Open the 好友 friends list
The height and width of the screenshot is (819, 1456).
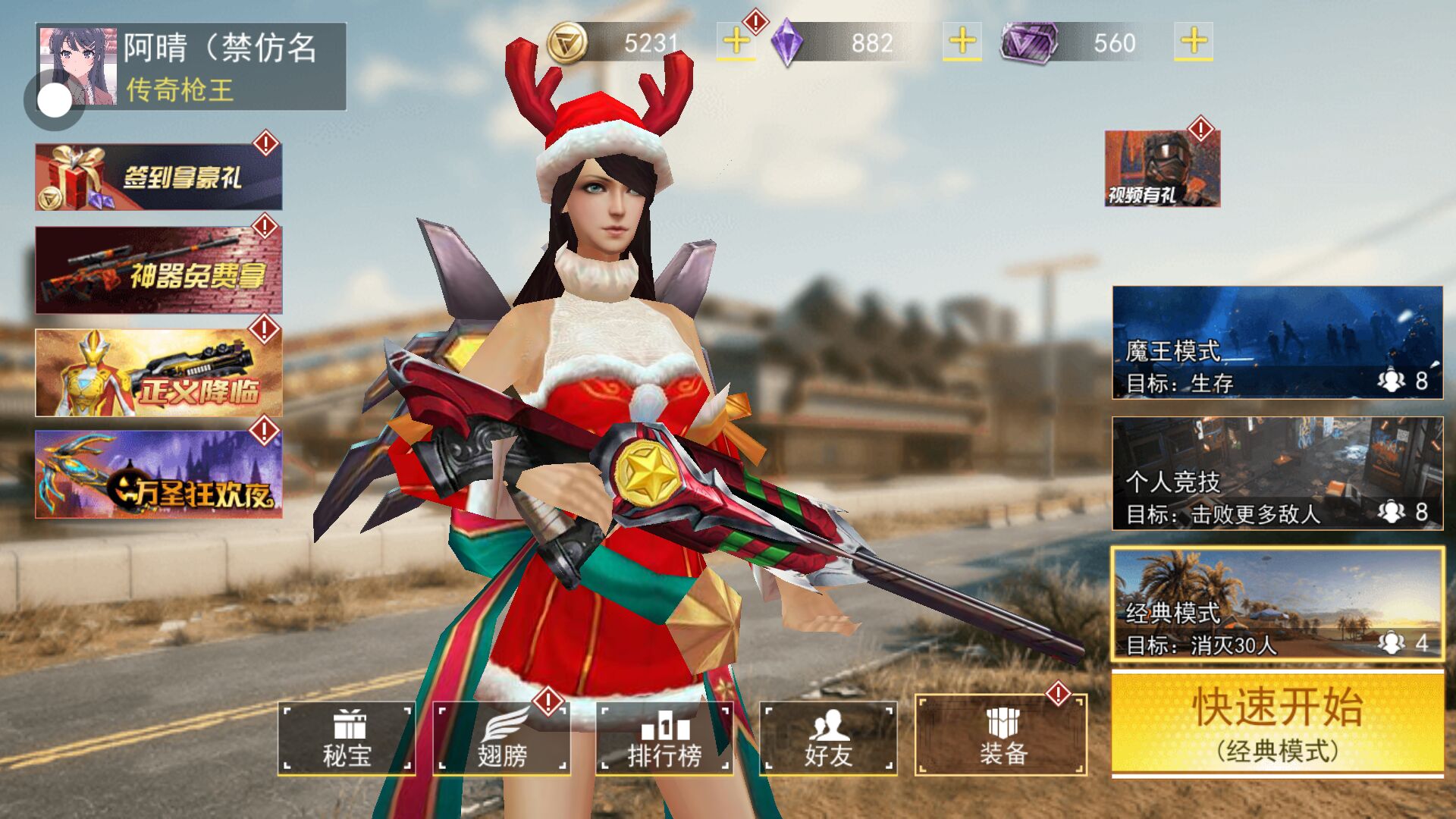828,738
